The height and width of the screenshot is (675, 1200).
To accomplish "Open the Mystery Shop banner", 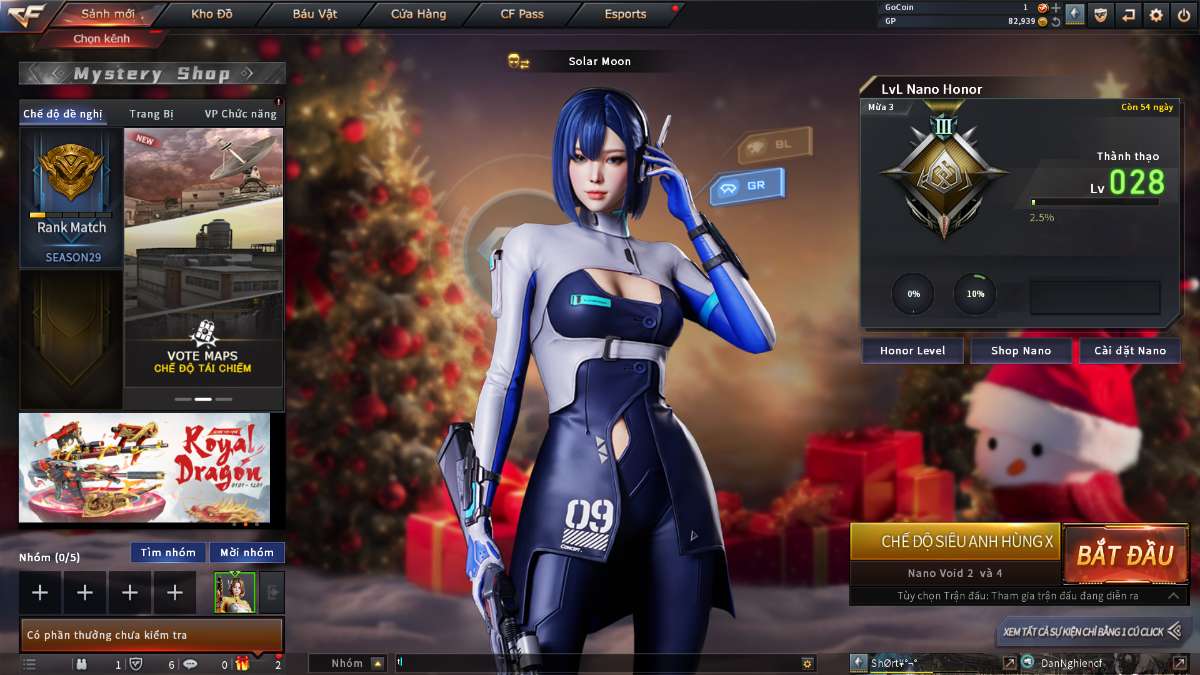I will coord(152,73).
